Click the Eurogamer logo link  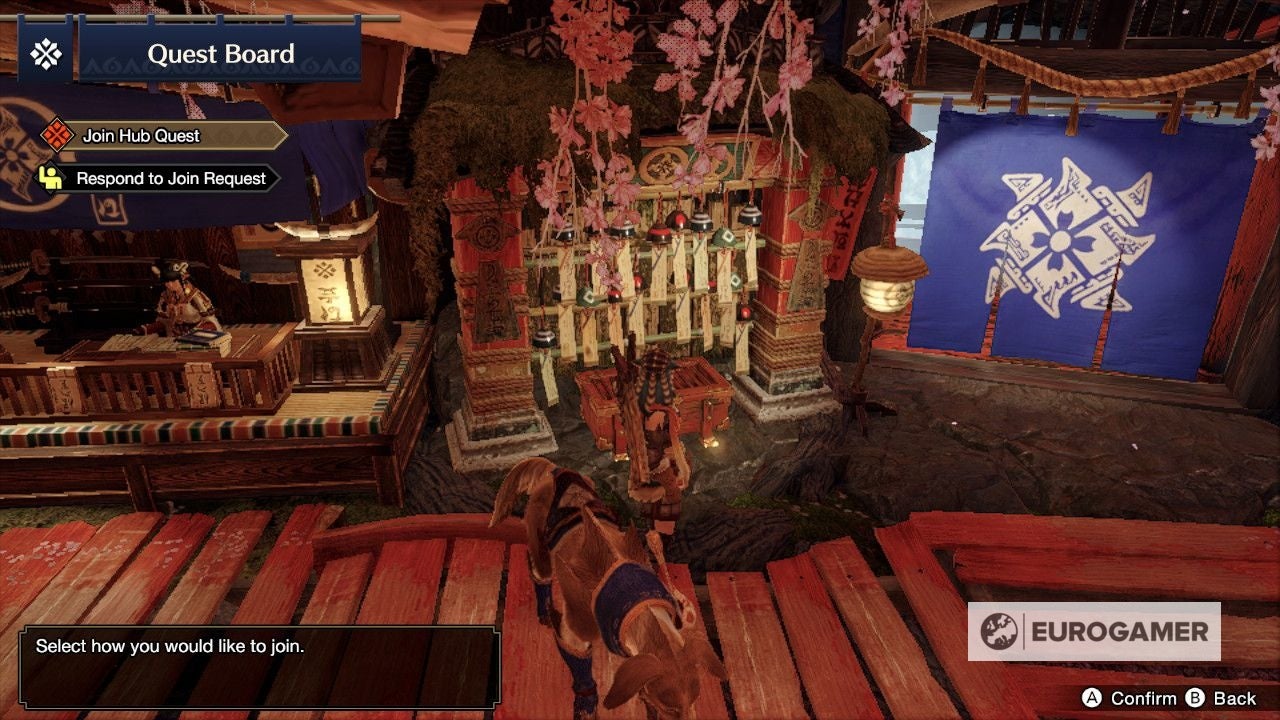pyautogui.click(x=1120, y=631)
